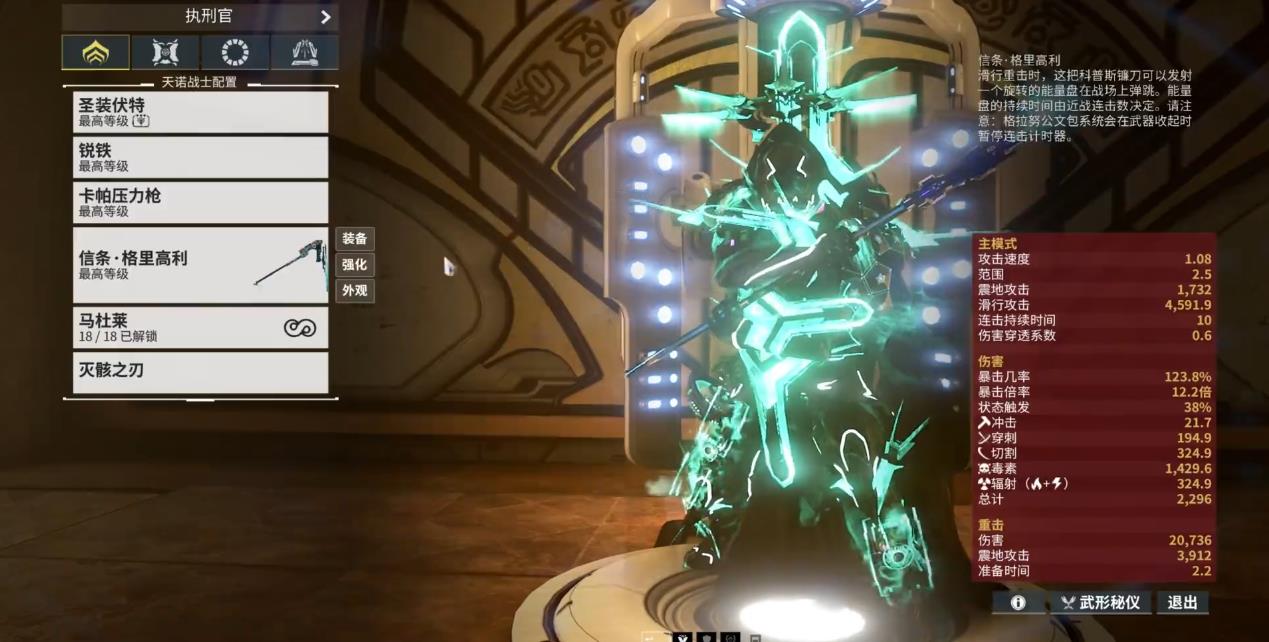The width and height of the screenshot is (1269, 642).
Task: Select the 卡帕压力枪 weapon slot
Action: click(x=200, y=202)
